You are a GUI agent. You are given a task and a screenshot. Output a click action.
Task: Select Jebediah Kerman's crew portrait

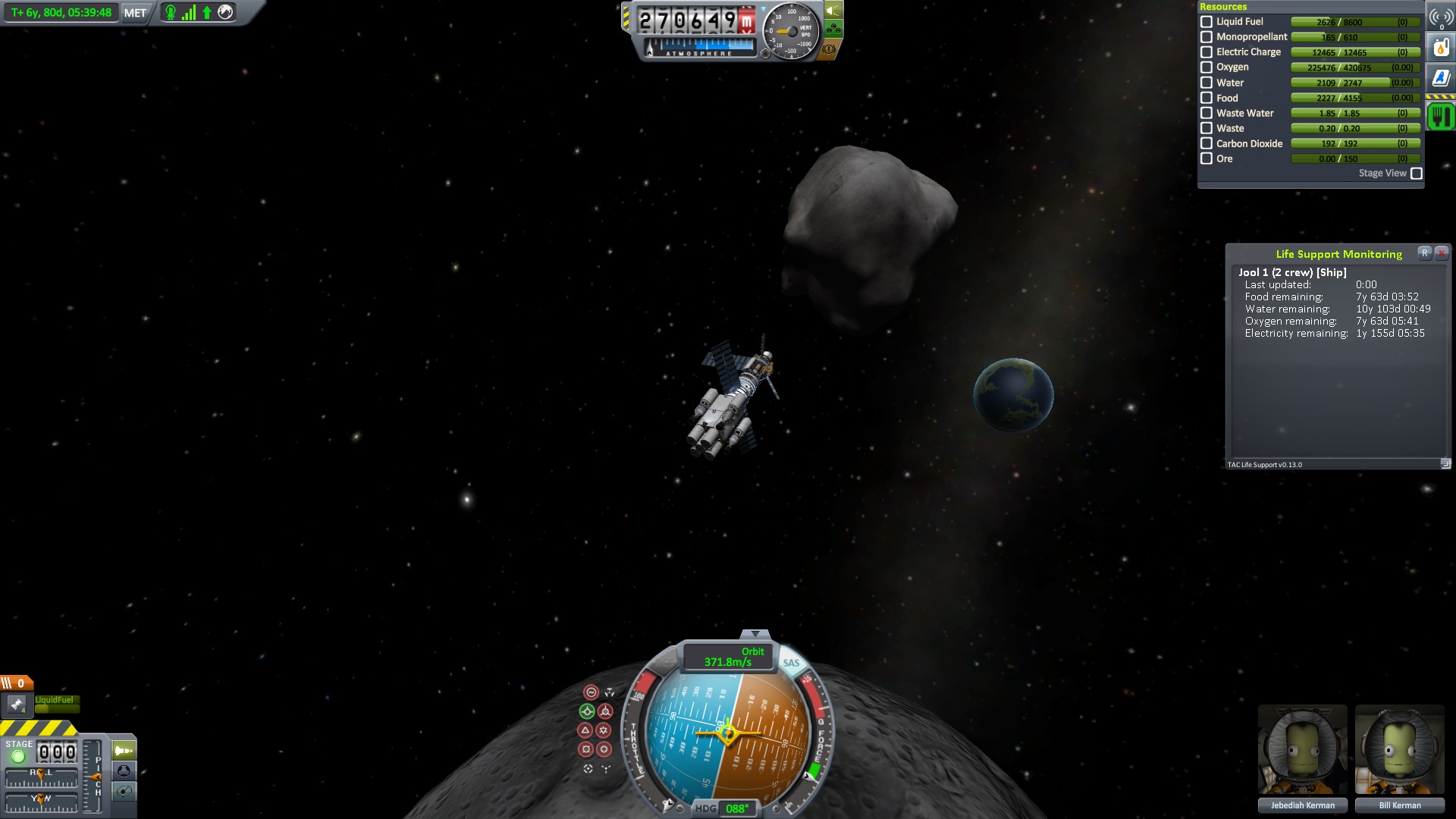(1302, 751)
